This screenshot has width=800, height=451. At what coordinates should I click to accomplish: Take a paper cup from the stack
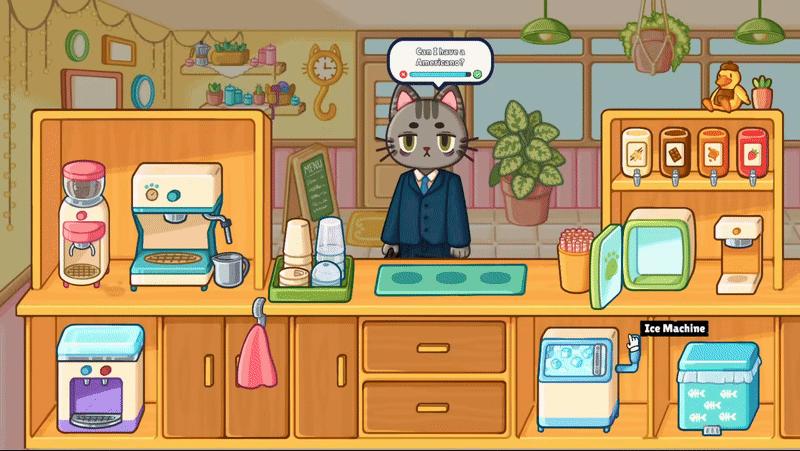tap(296, 248)
